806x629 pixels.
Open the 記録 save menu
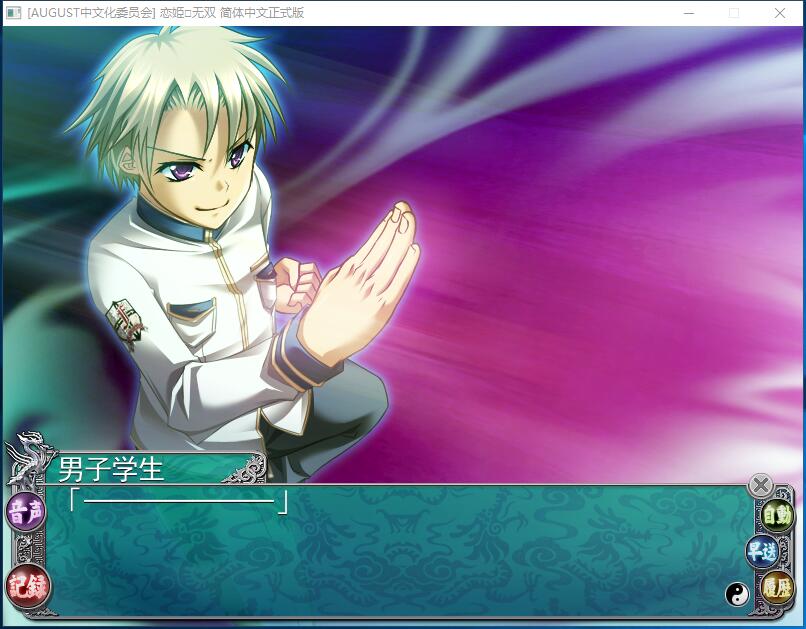click(x=27, y=585)
